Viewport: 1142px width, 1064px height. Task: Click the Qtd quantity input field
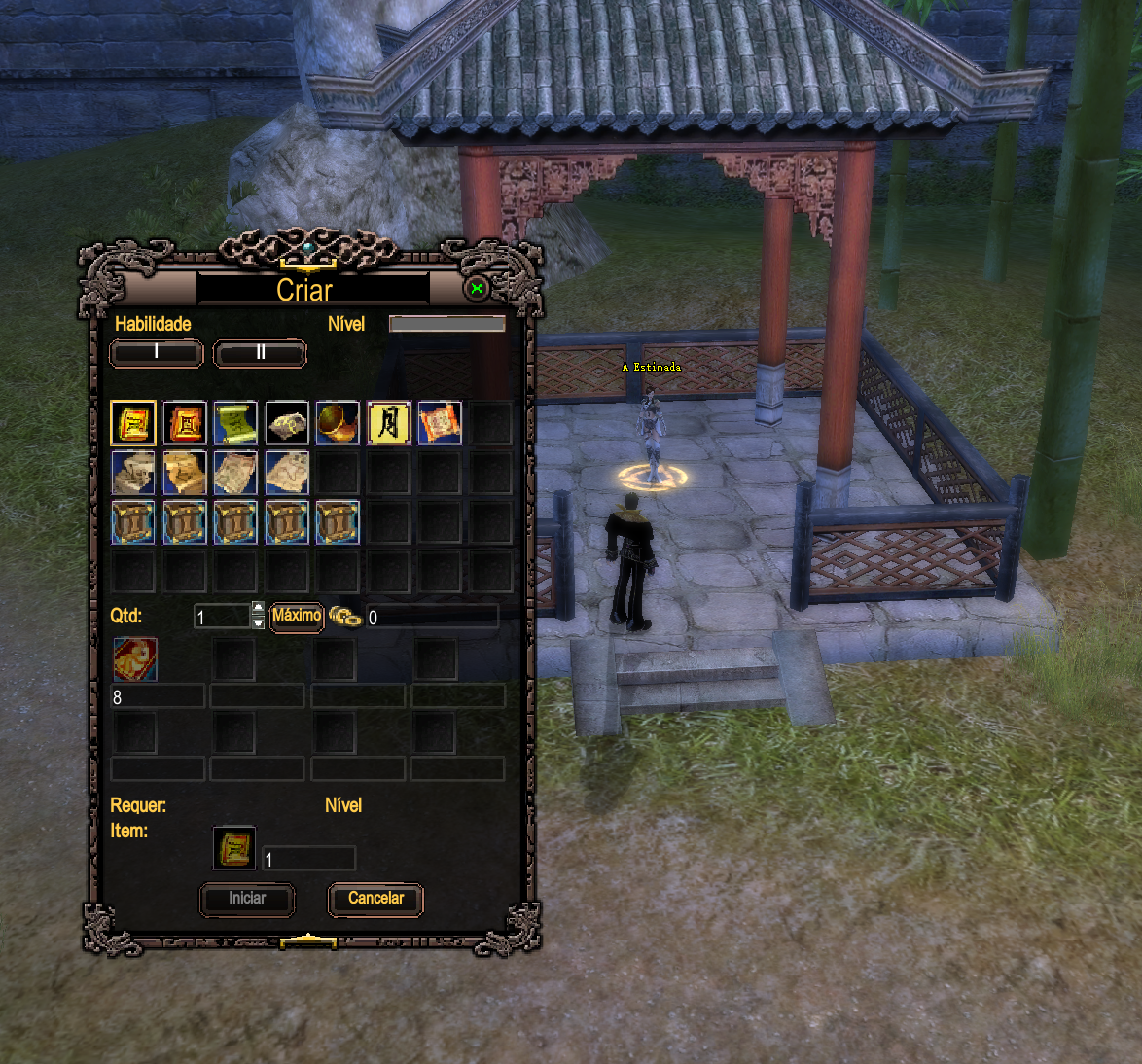coord(222,617)
